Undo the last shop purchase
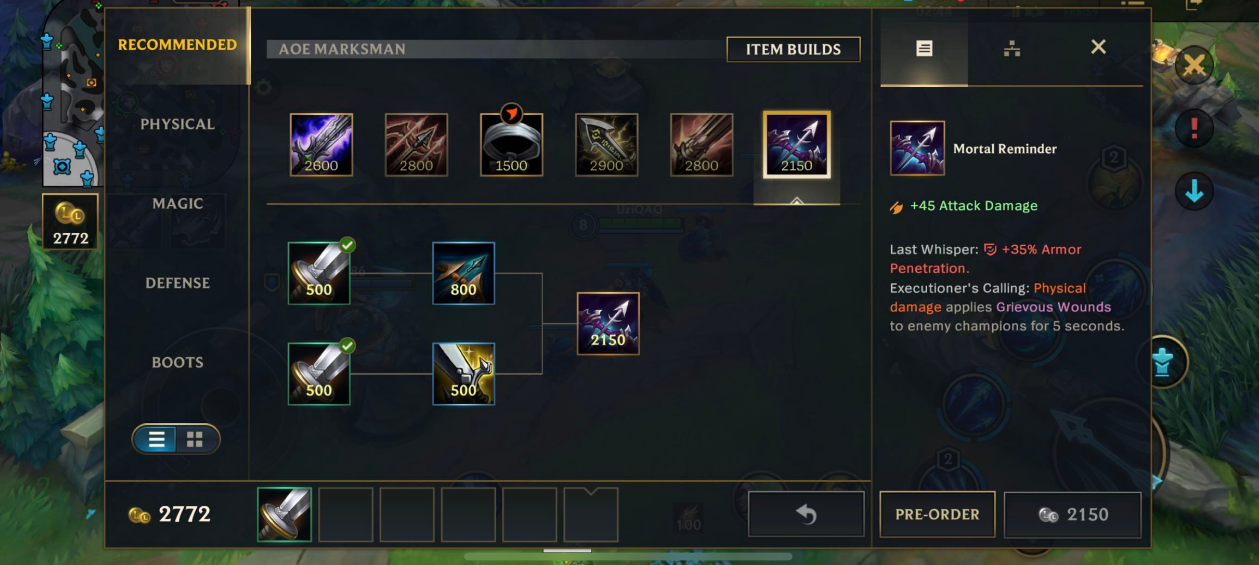 click(x=806, y=514)
